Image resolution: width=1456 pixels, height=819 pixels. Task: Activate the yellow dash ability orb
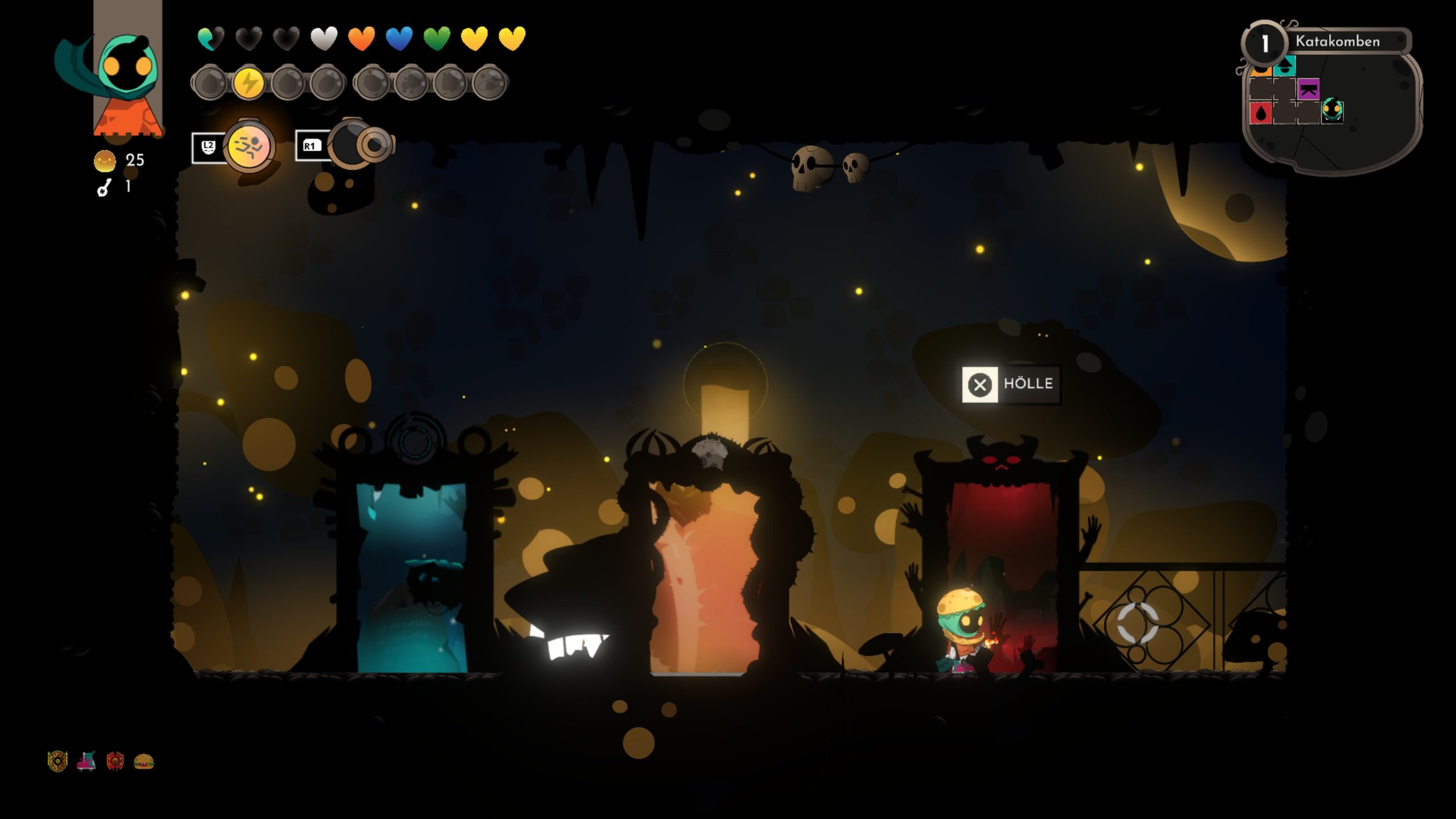click(x=249, y=147)
